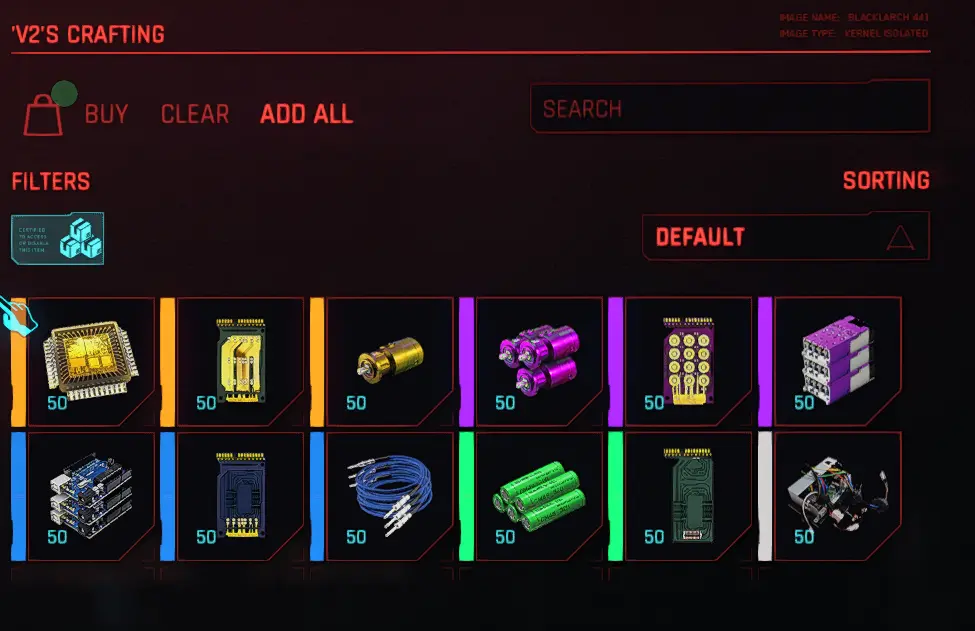Choose ADD ALL items
The image size is (975, 631).
306,114
